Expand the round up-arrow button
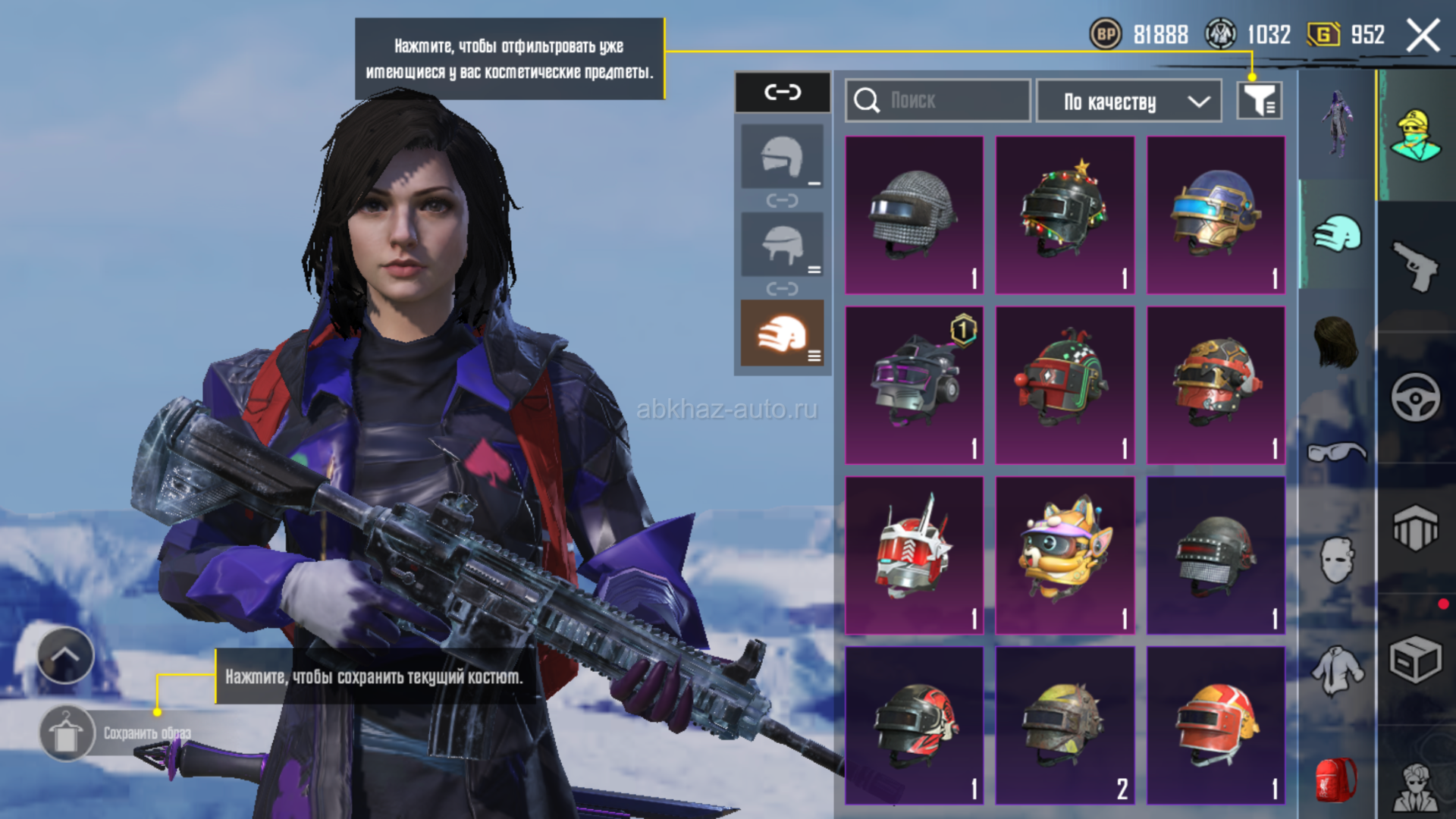The width and height of the screenshot is (1456, 819). click(x=65, y=655)
